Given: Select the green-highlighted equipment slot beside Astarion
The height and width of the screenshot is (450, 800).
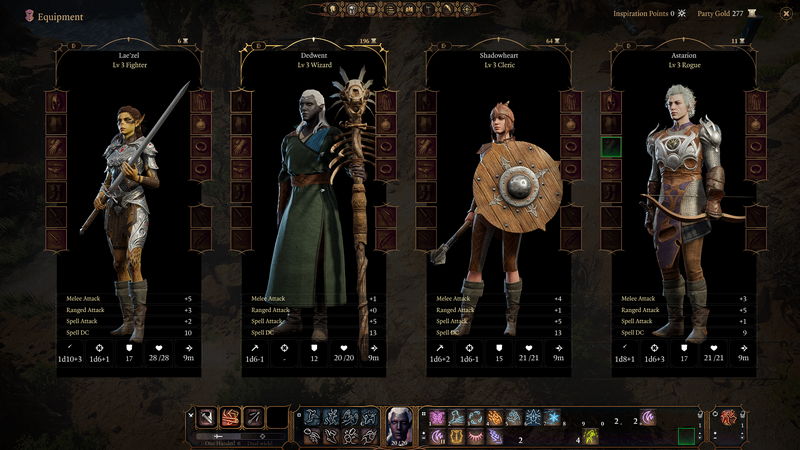Looking at the screenshot, I should (611, 147).
